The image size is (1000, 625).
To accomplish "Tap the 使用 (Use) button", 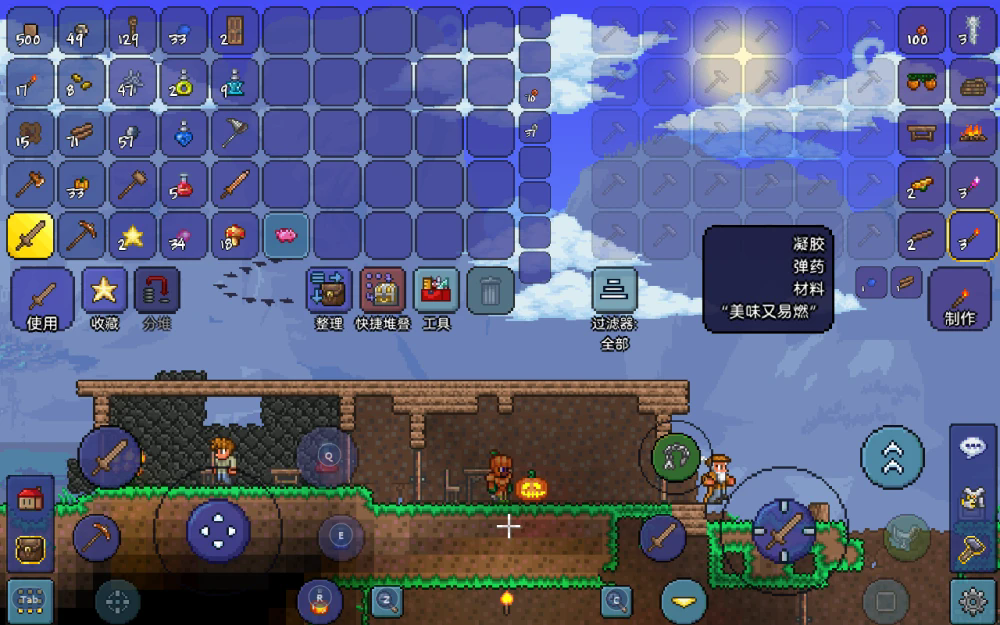I will point(42,299).
